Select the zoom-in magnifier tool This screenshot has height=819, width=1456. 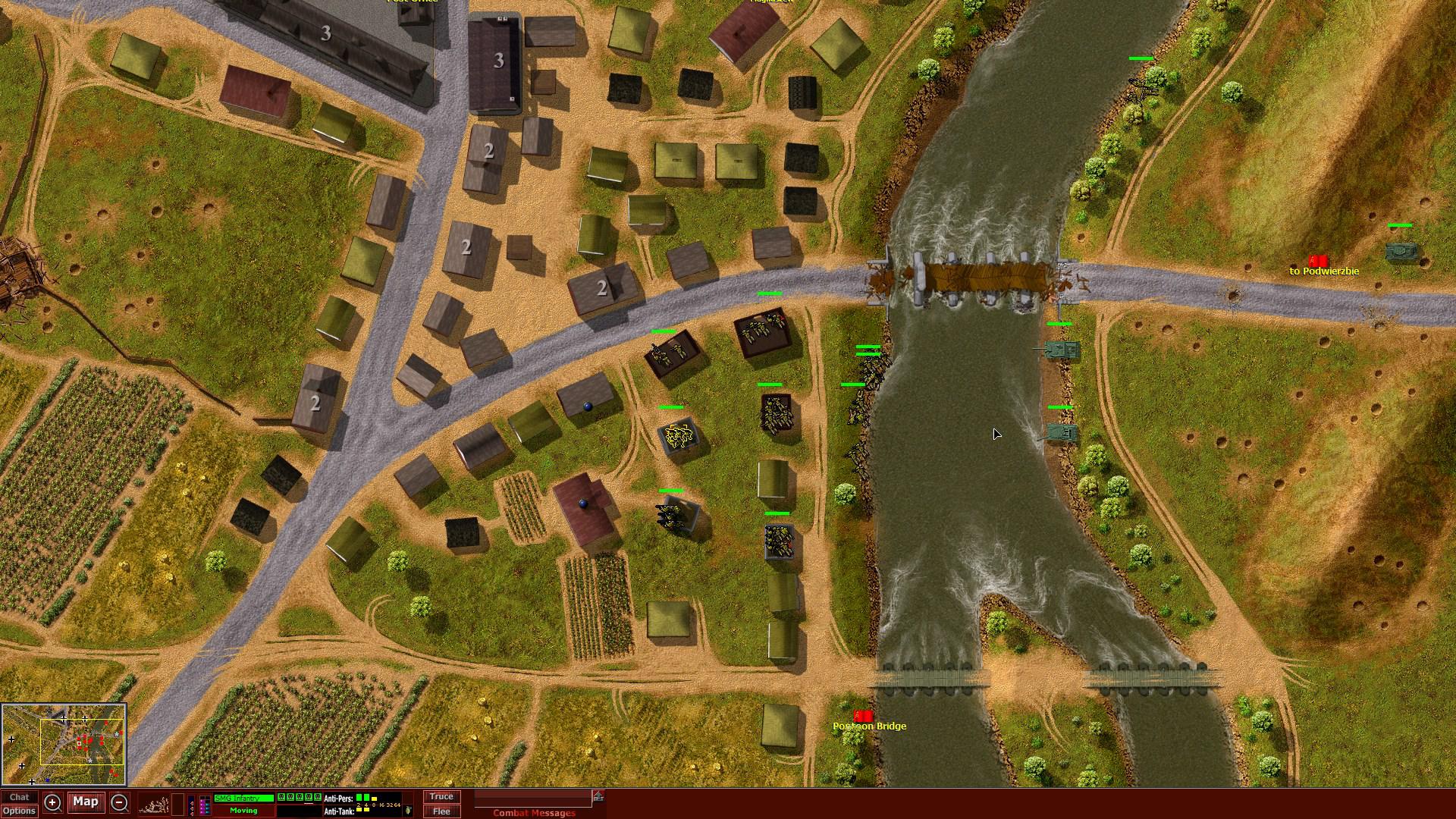(52, 802)
